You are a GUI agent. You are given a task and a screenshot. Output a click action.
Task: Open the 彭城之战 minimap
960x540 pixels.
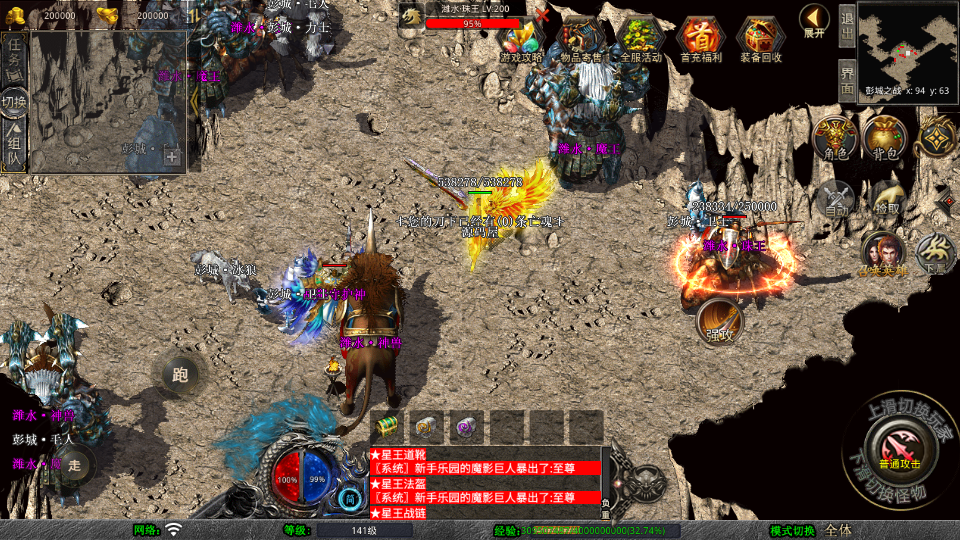click(x=907, y=45)
